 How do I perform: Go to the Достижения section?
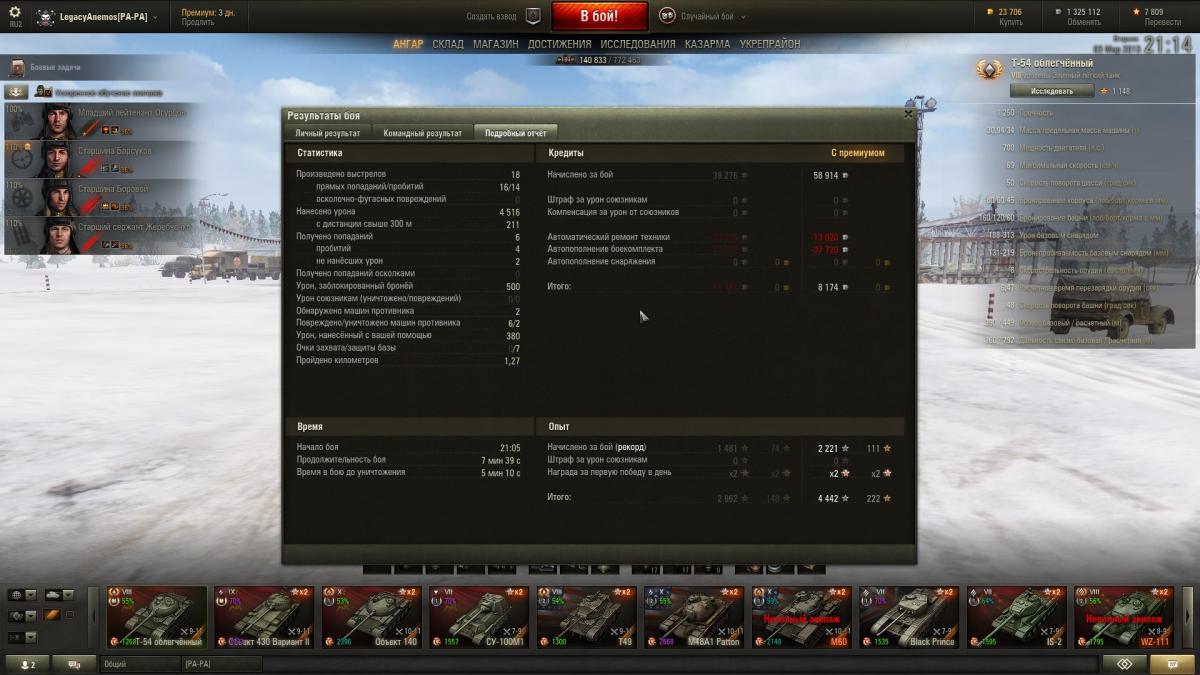click(559, 44)
